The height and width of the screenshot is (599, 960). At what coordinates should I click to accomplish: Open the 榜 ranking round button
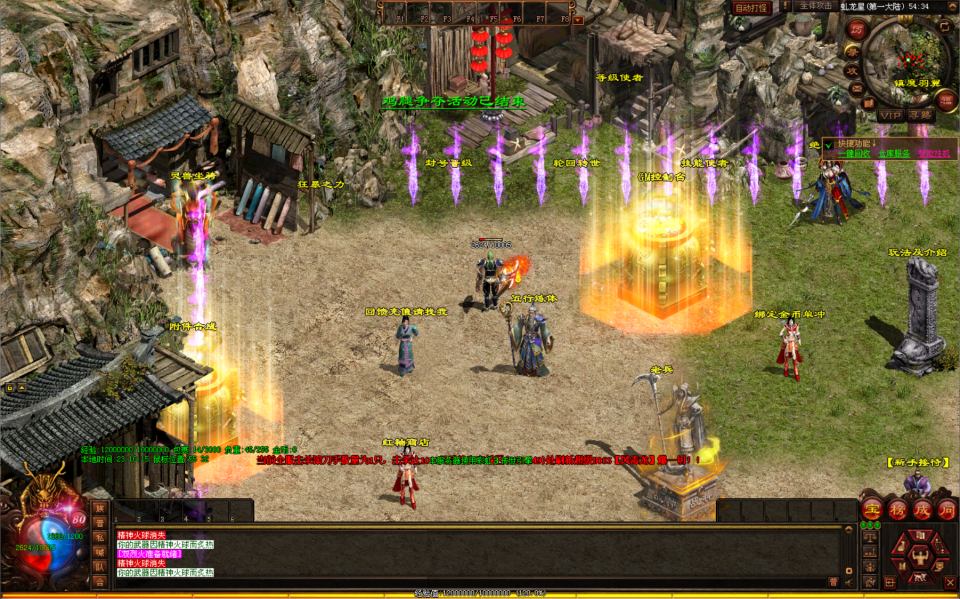tap(897, 509)
